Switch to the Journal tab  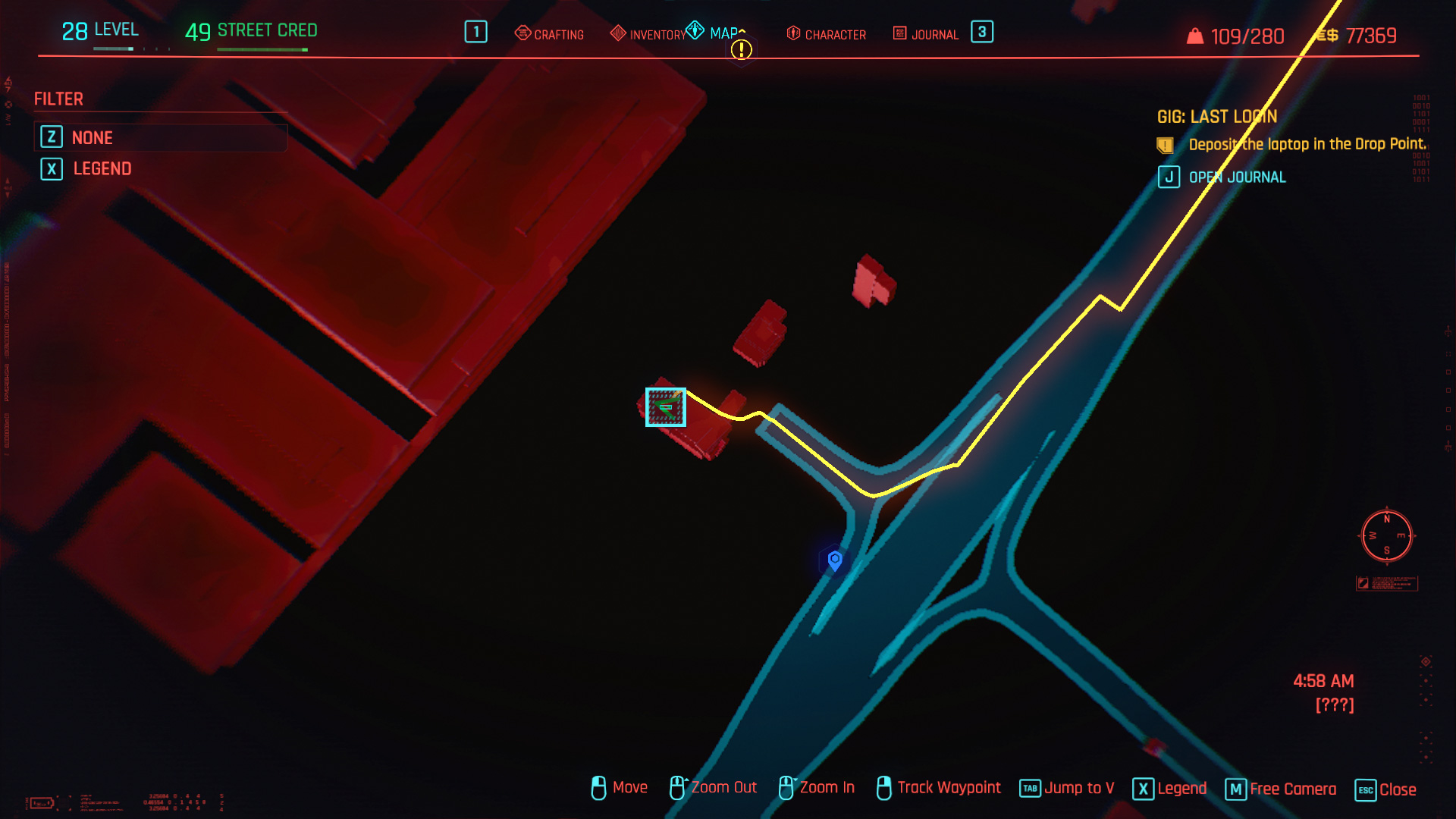(926, 34)
